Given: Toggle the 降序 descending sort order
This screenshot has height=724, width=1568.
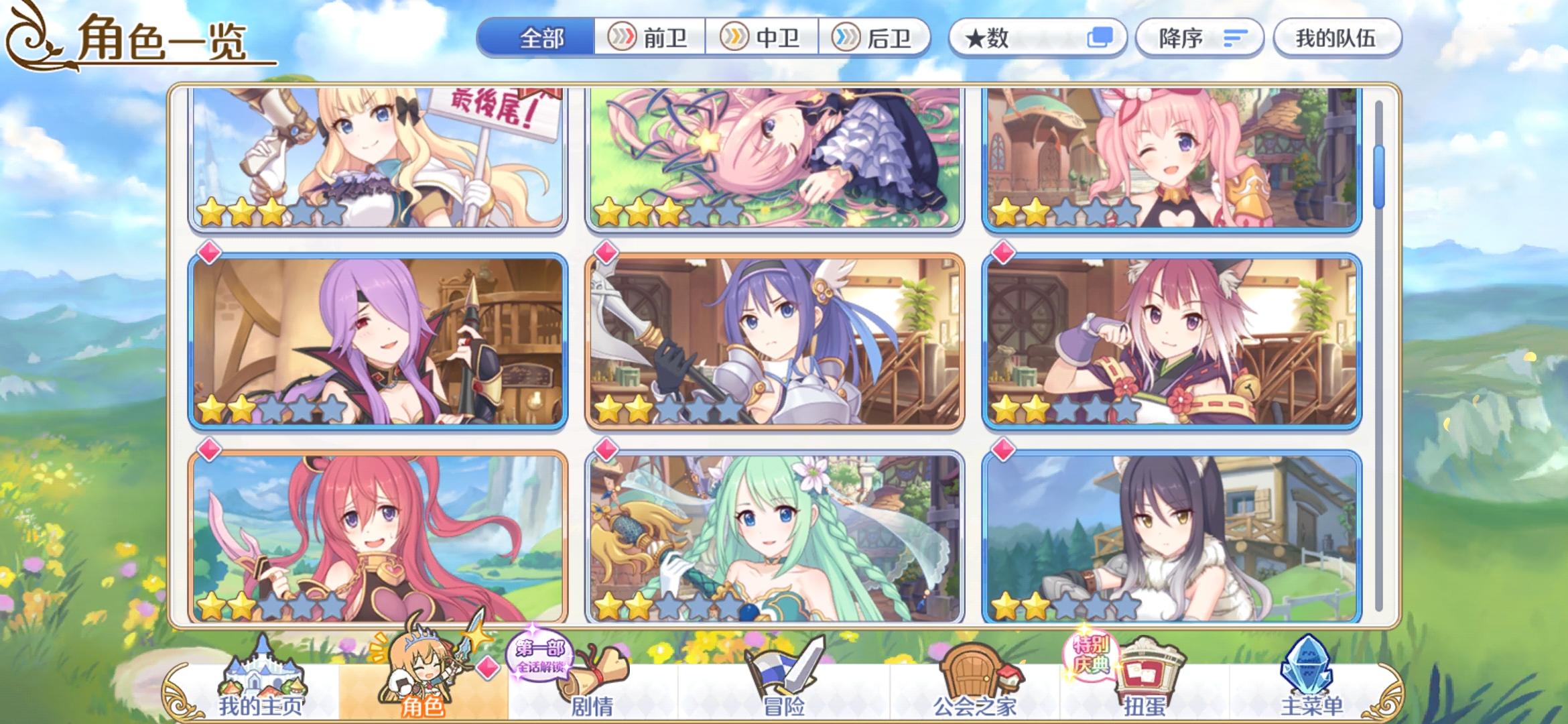Looking at the screenshot, I should click(1199, 38).
